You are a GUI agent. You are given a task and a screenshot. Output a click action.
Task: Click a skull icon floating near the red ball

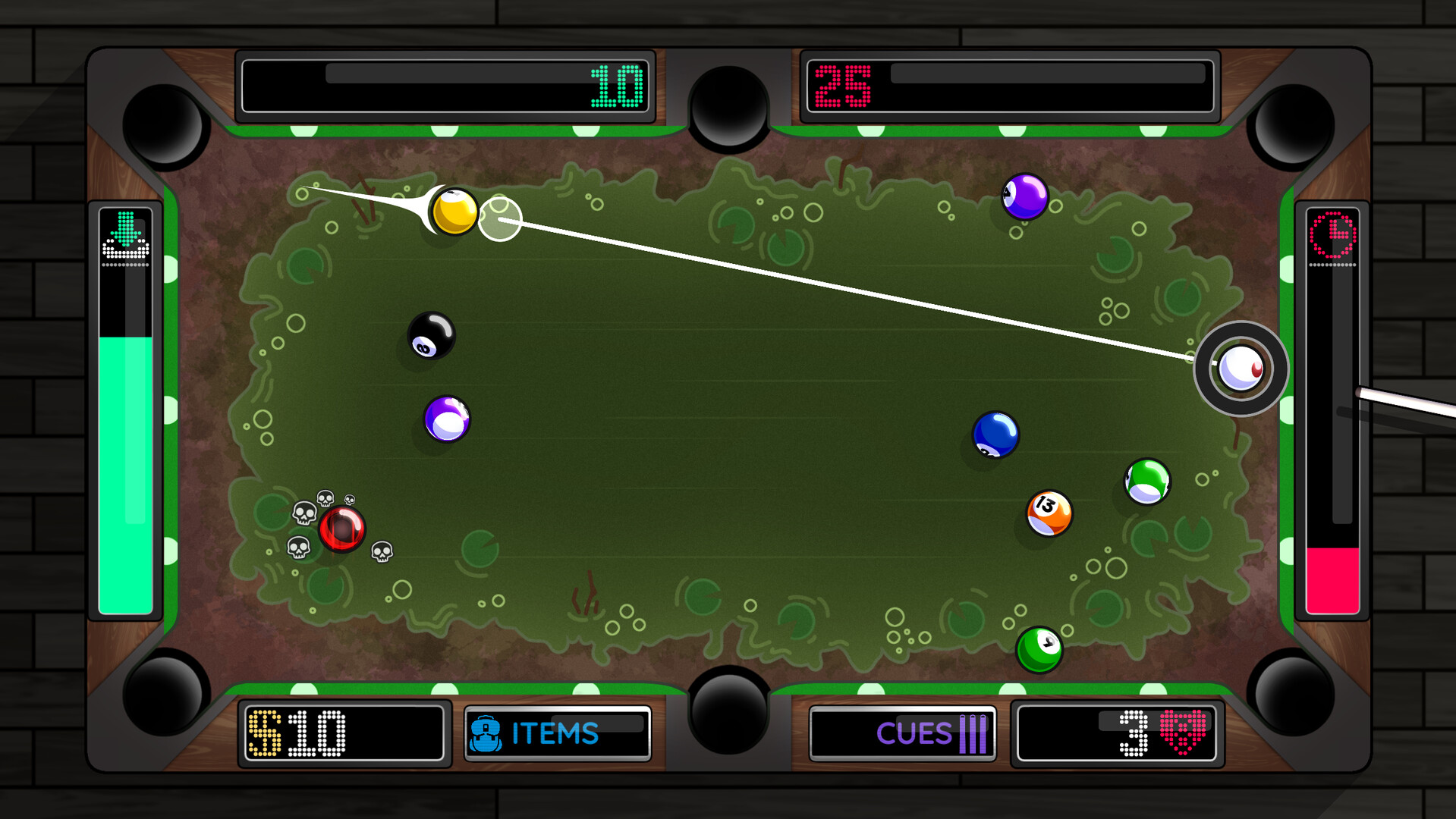click(326, 500)
